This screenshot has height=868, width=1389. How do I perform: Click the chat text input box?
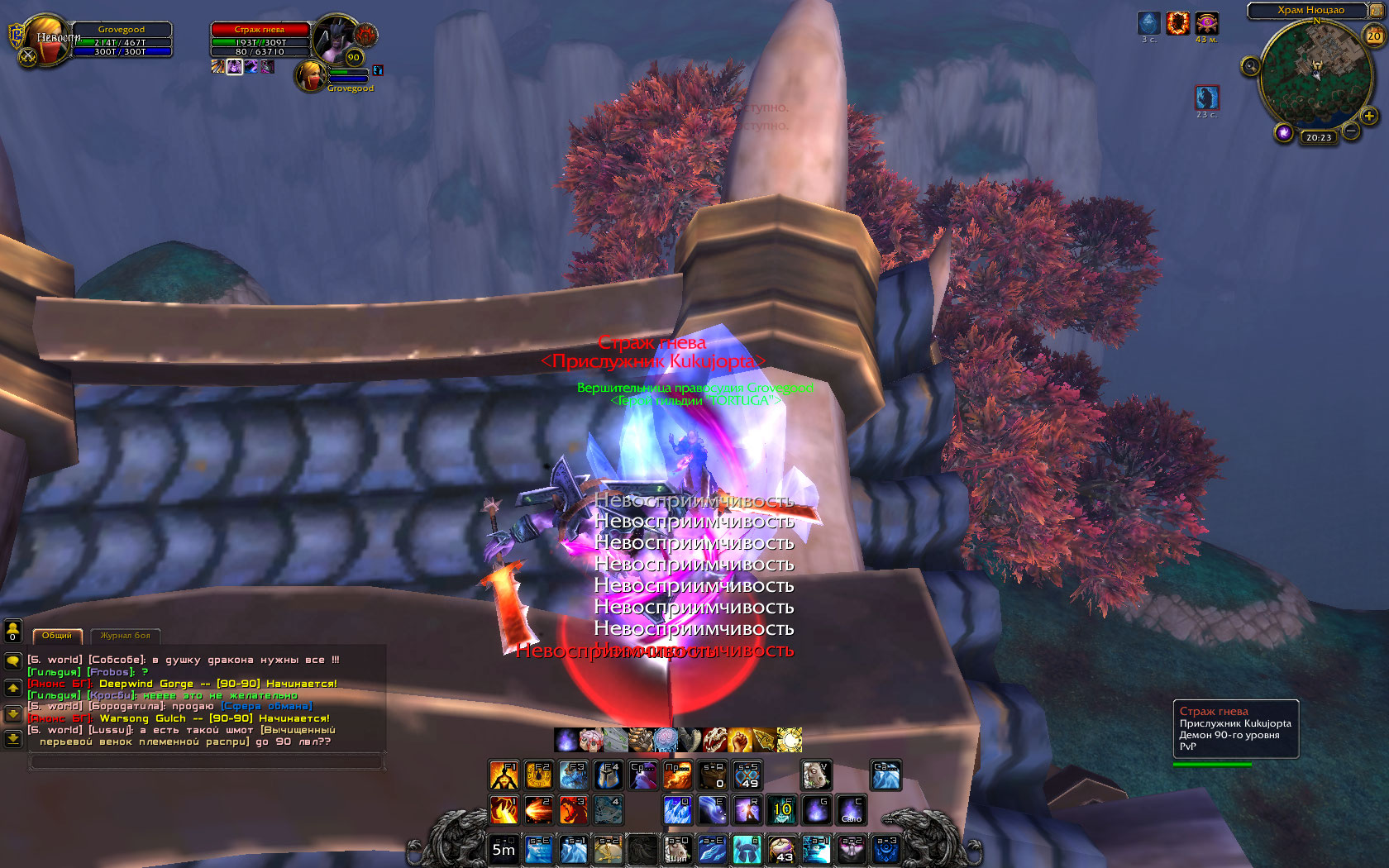pyautogui.click(x=207, y=762)
